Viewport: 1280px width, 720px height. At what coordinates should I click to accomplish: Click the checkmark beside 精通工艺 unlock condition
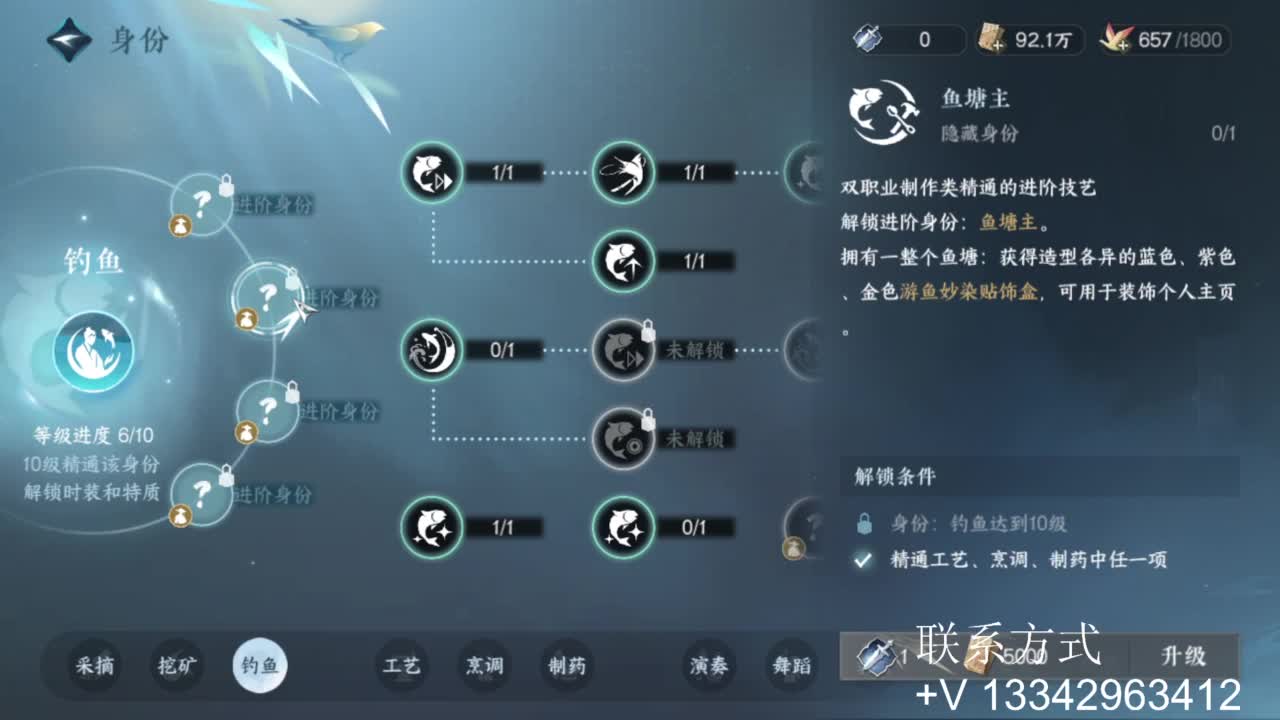pos(860,562)
